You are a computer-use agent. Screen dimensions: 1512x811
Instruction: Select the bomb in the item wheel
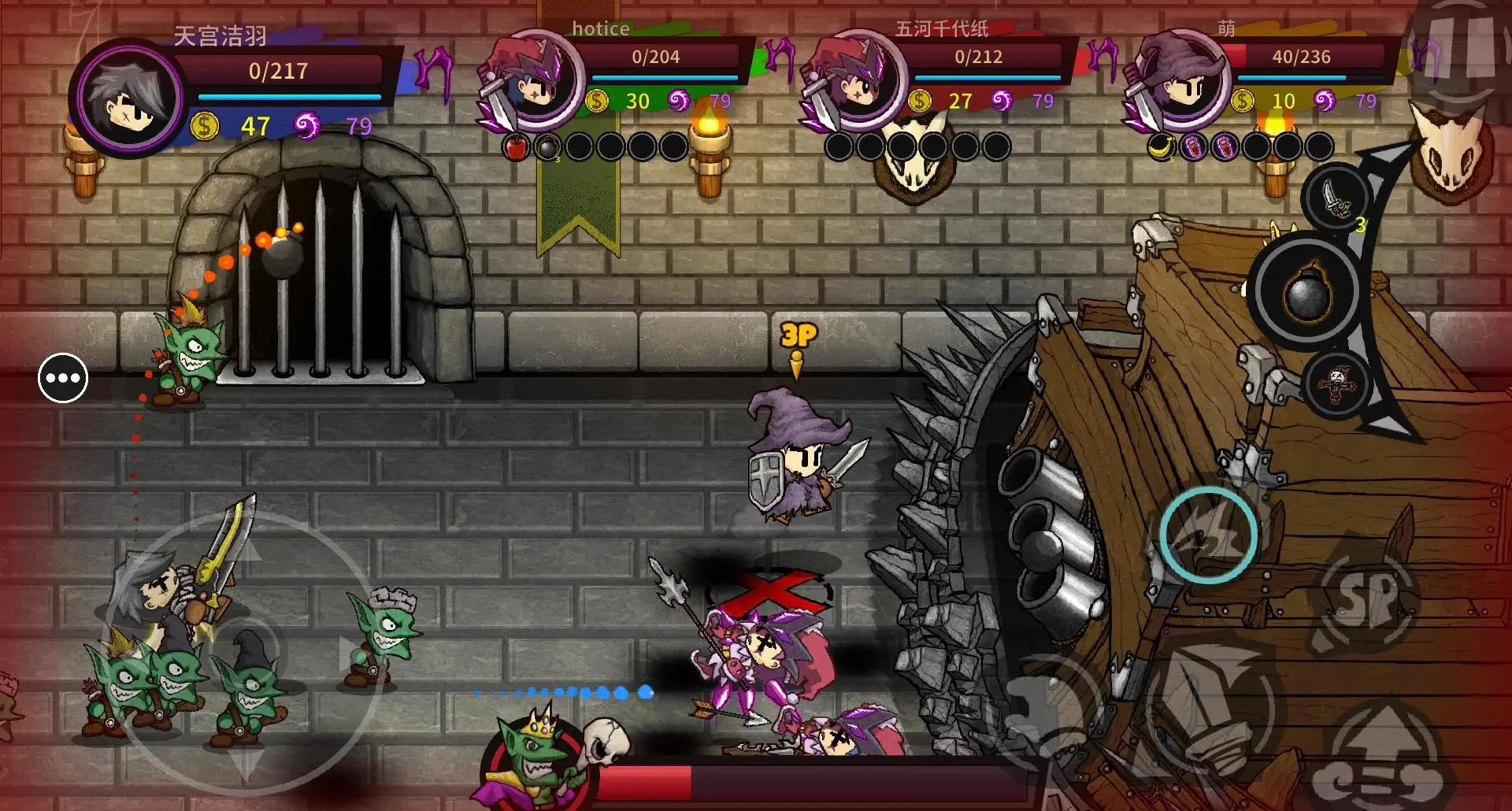coord(1306,293)
